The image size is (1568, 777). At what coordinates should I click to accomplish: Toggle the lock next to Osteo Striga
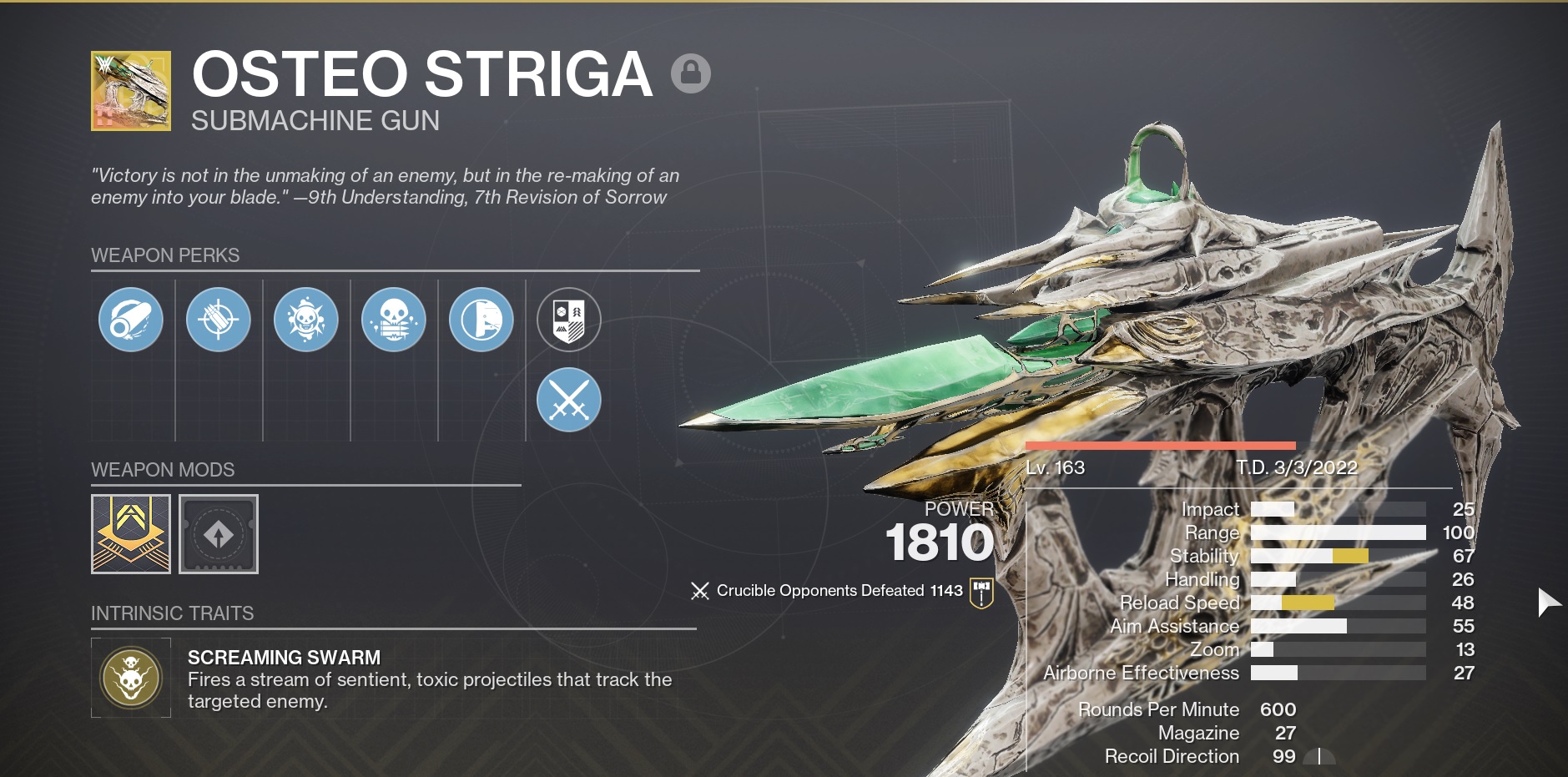pyautogui.click(x=690, y=73)
